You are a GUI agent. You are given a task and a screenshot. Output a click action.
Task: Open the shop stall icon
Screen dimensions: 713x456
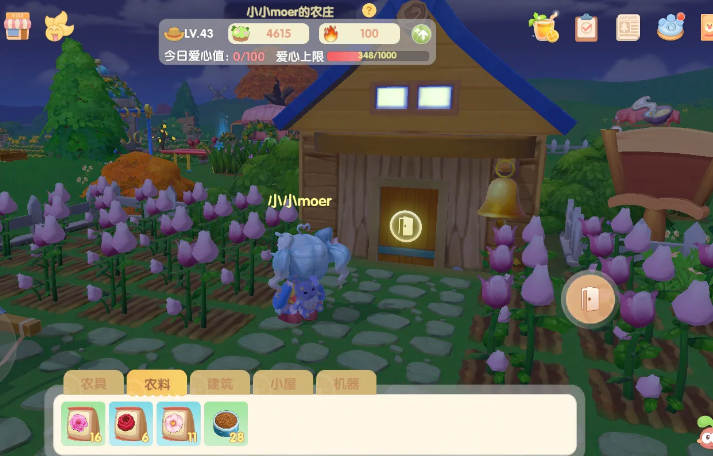click(x=18, y=27)
